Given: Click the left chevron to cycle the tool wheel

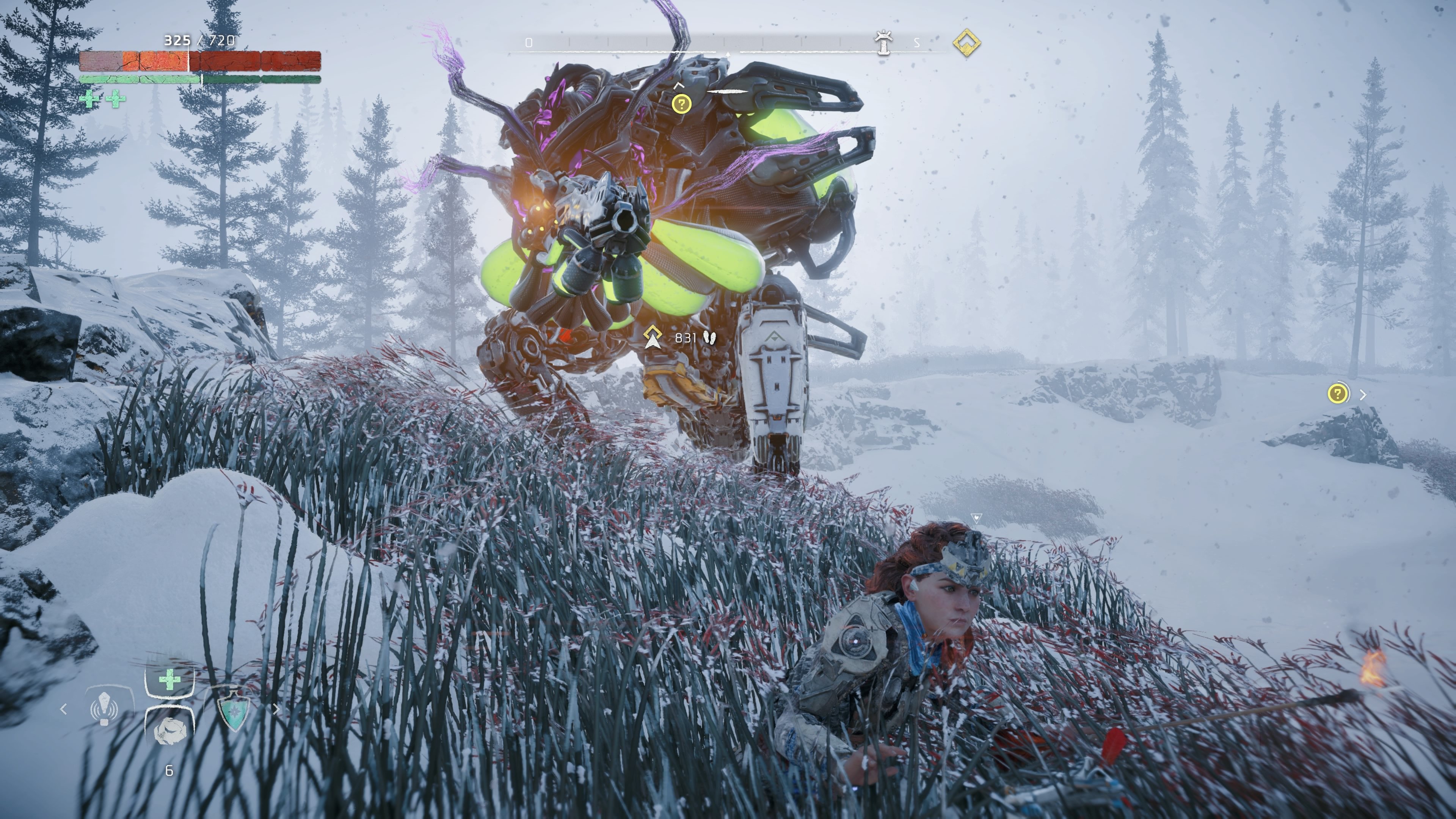Looking at the screenshot, I should (x=64, y=710).
